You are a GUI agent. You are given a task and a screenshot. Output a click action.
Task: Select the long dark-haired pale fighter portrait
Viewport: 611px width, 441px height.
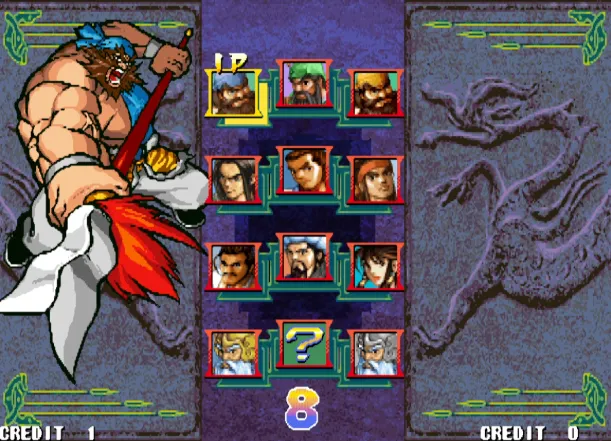tap(232, 179)
